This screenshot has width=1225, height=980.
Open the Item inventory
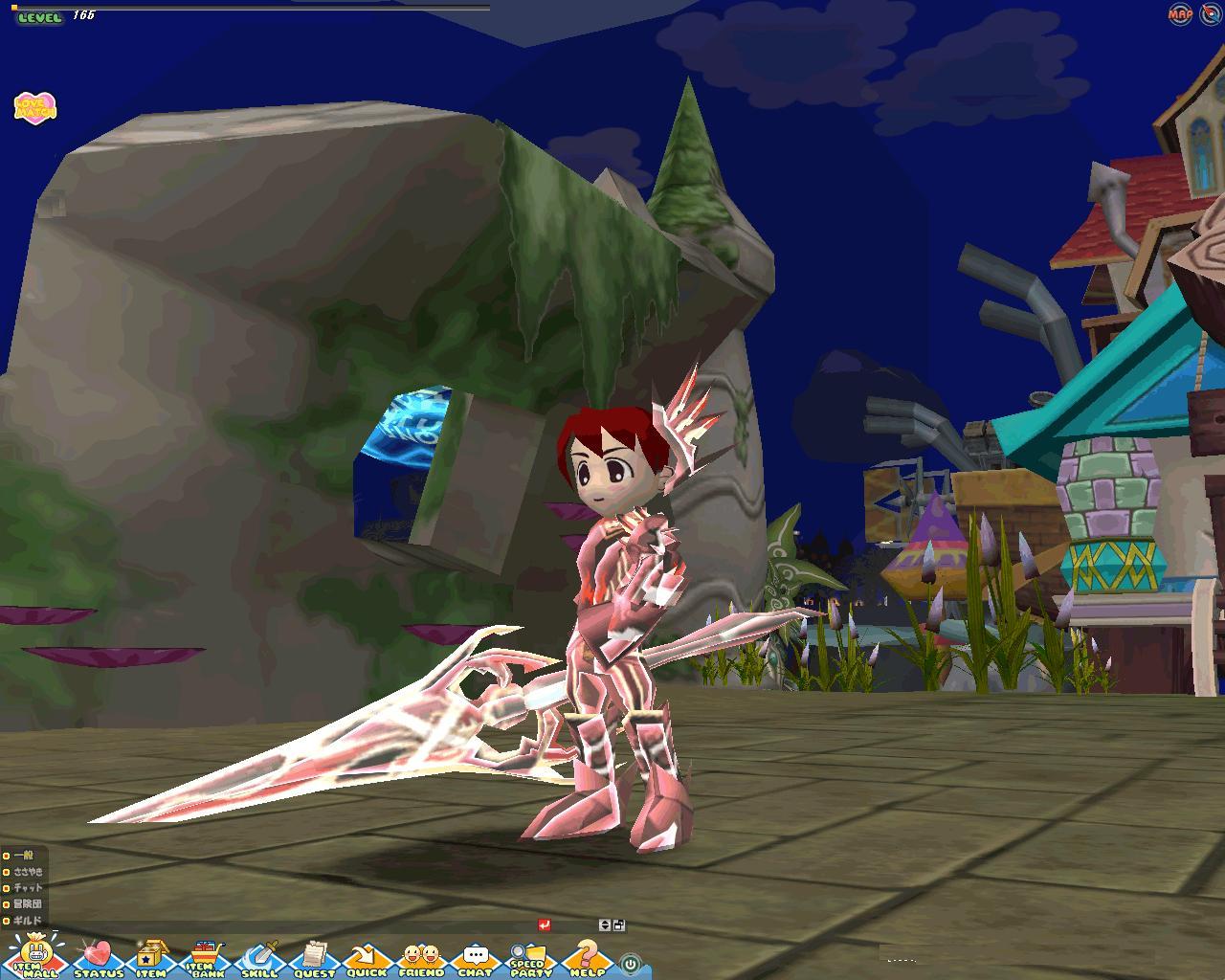(x=151, y=958)
